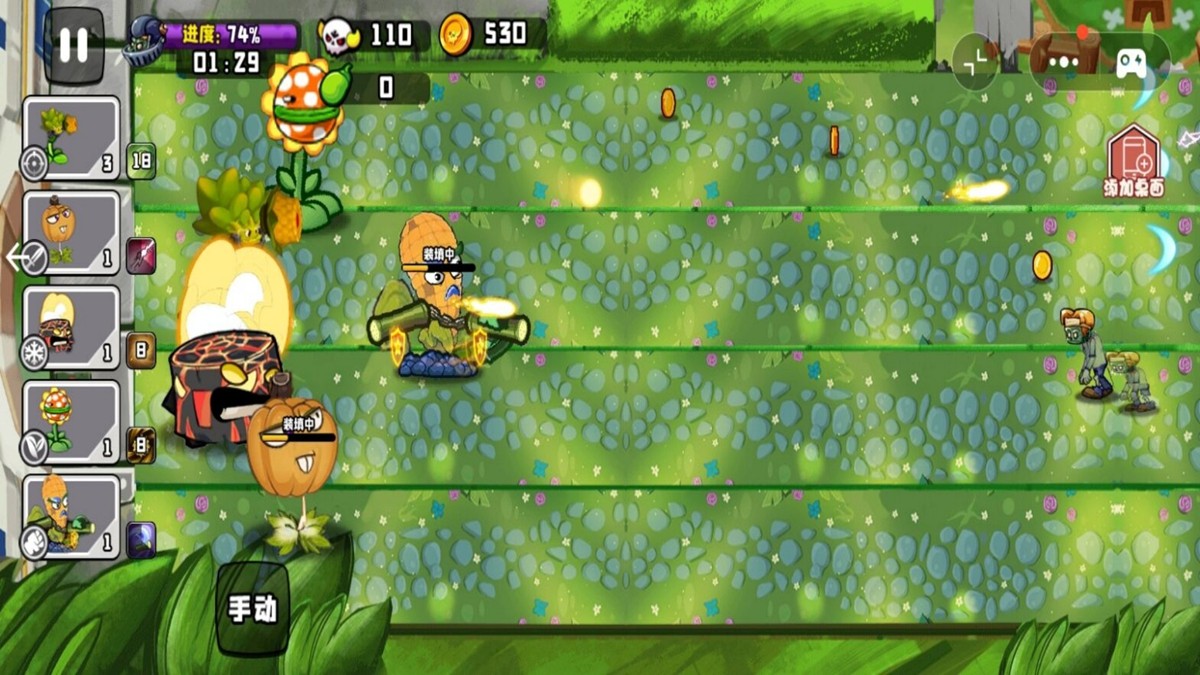Choose the pumpkin-head plant card
1200x675 pixels.
(x=71, y=232)
